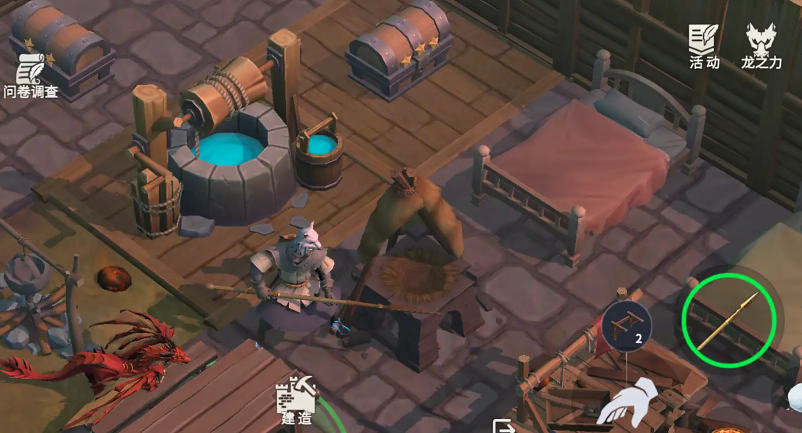Tap the spear attack button
Screen dimensions: 802x433
729,320
